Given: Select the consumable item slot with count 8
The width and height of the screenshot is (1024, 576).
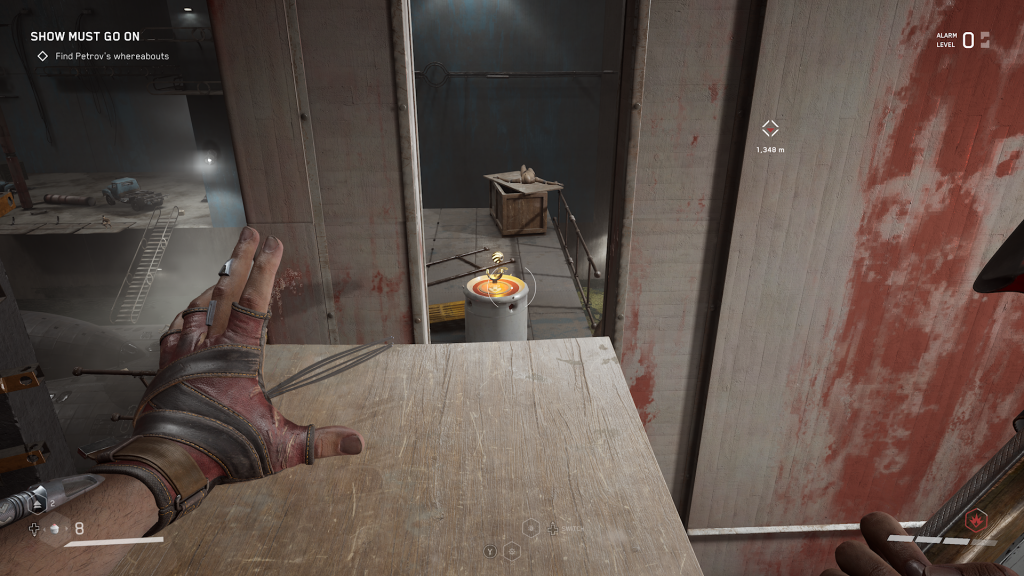Looking at the screenshot, I should 57,528.
